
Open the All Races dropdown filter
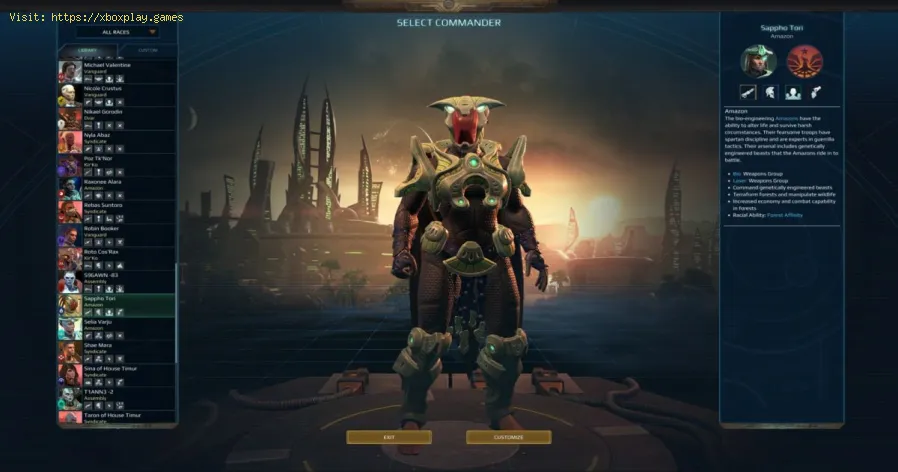click(x=117, y=32)
